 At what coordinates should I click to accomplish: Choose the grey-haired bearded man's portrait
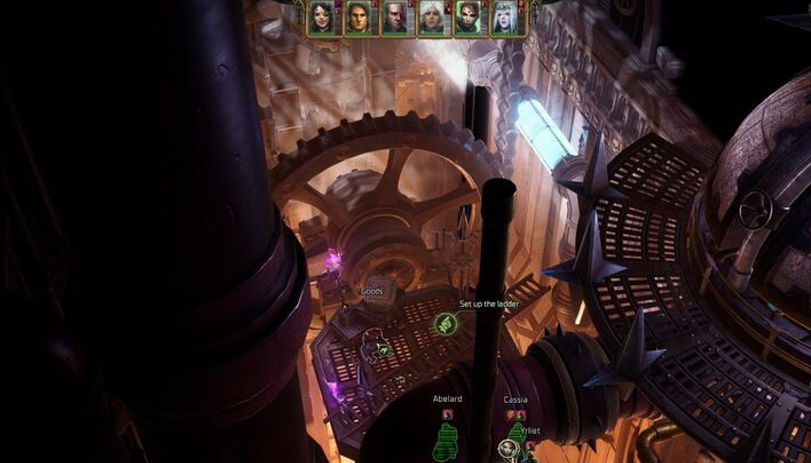tap(395, 19)
